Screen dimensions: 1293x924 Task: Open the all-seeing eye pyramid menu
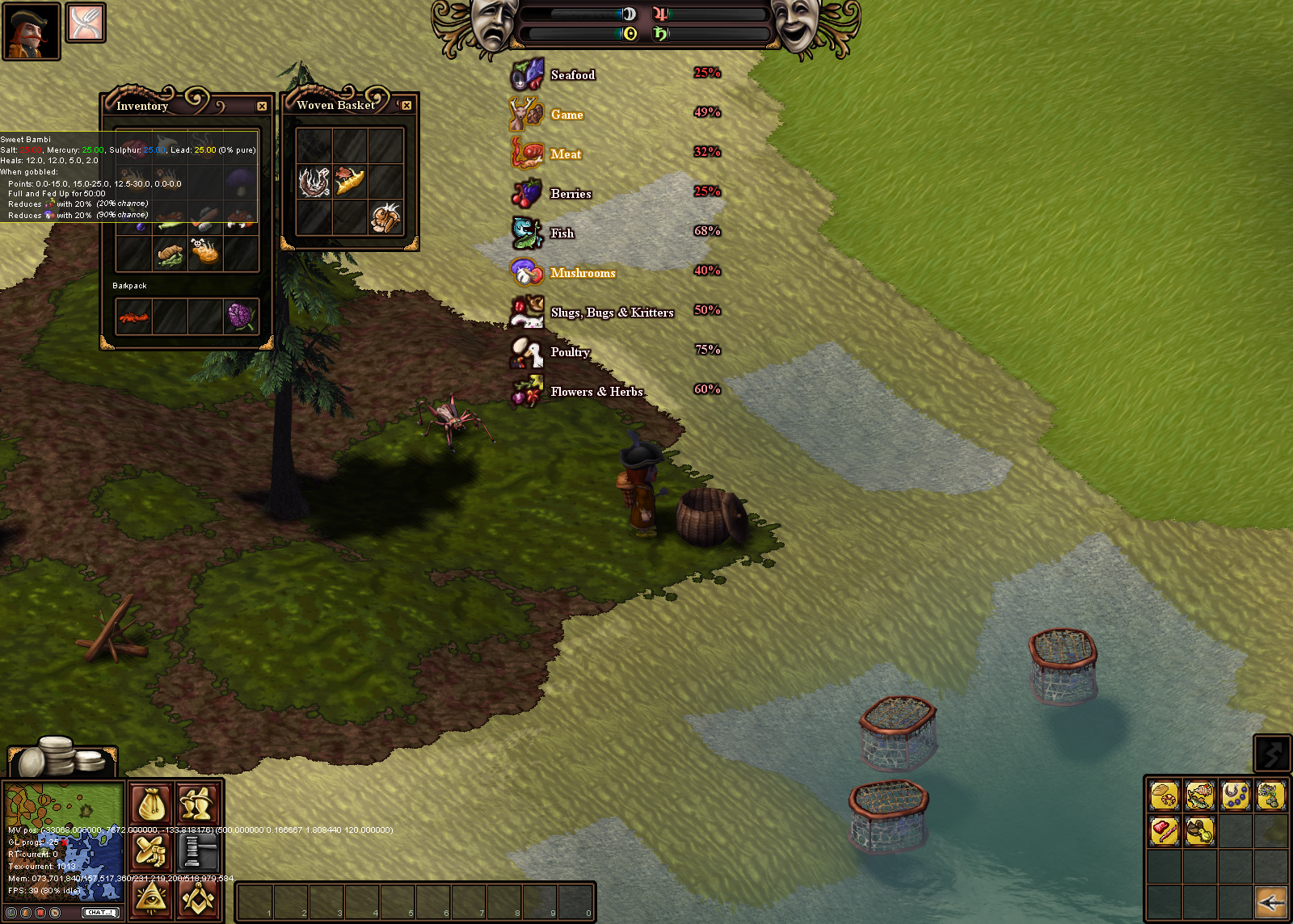150,898
